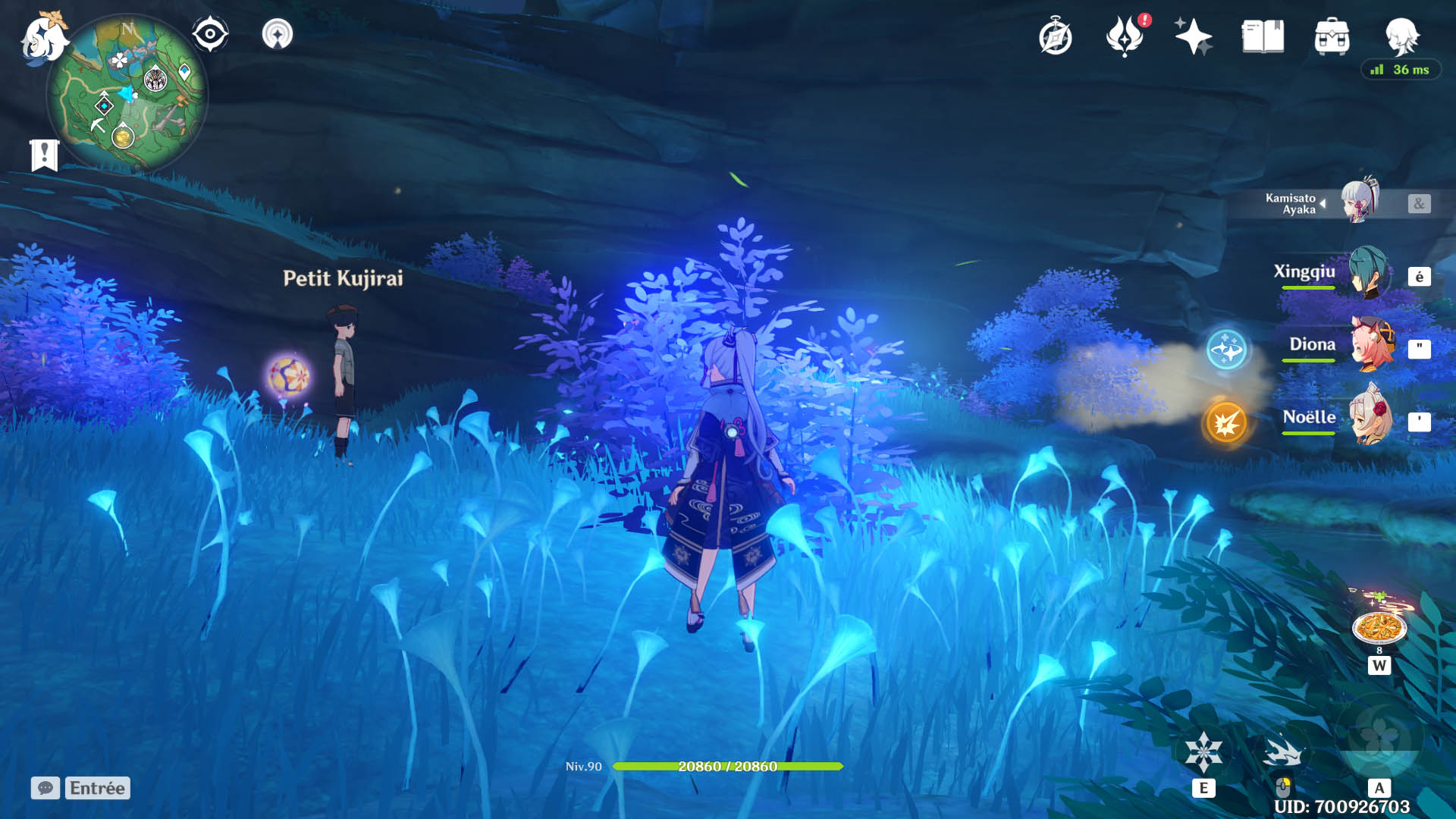This screenshot has height=819, width=1456.
Task: Open the Adventurer Handbook compass
Action: (1055, 37)
